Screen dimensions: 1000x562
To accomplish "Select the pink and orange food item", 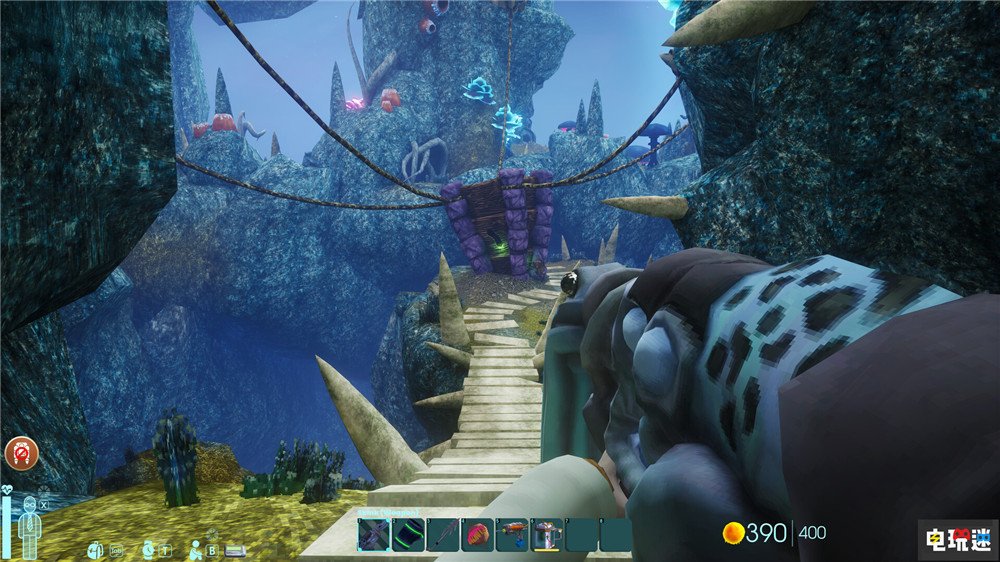I will pyautogui.click(x=478, y=534).
